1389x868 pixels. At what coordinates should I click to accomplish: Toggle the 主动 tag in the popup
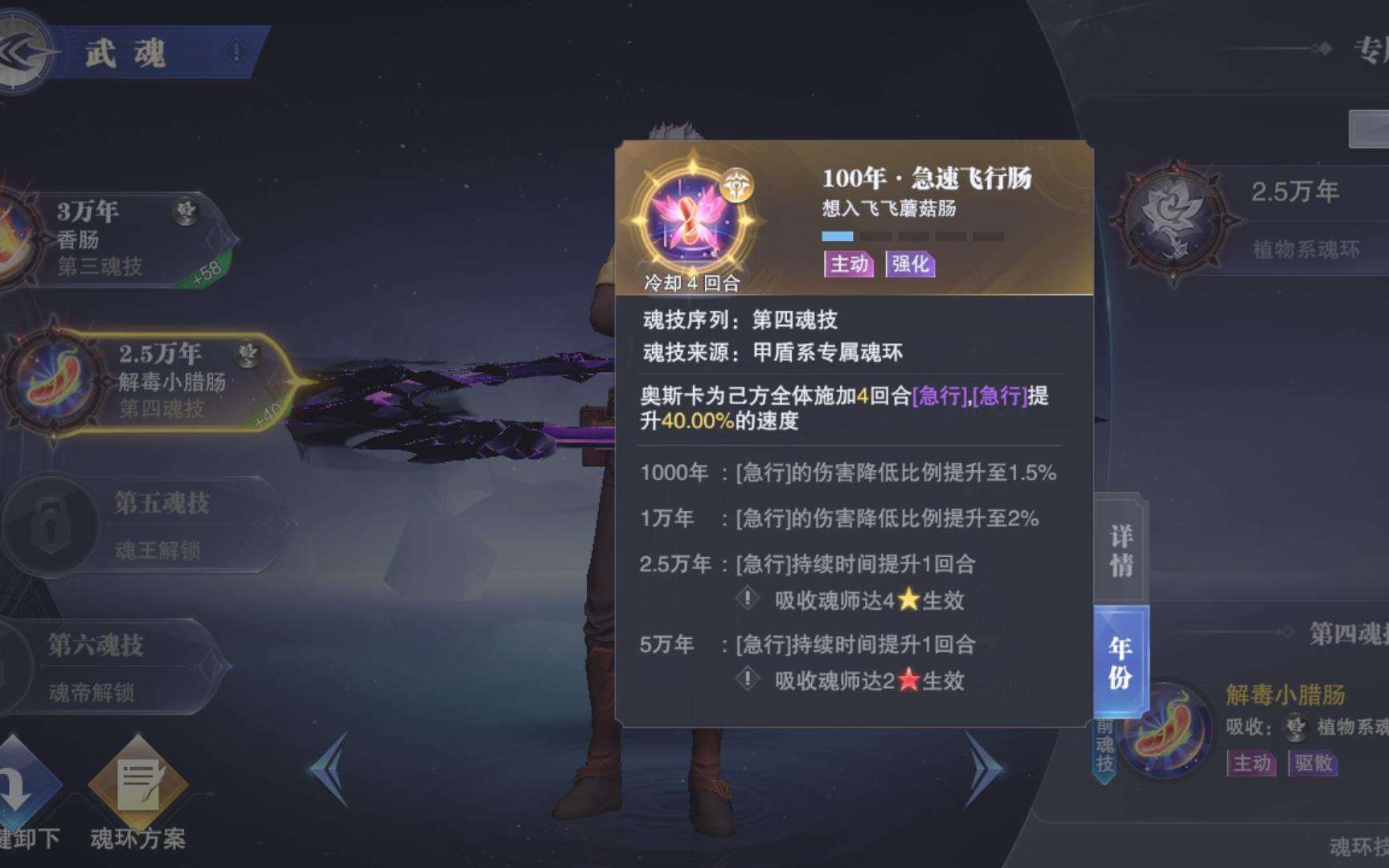click(850, 265)
